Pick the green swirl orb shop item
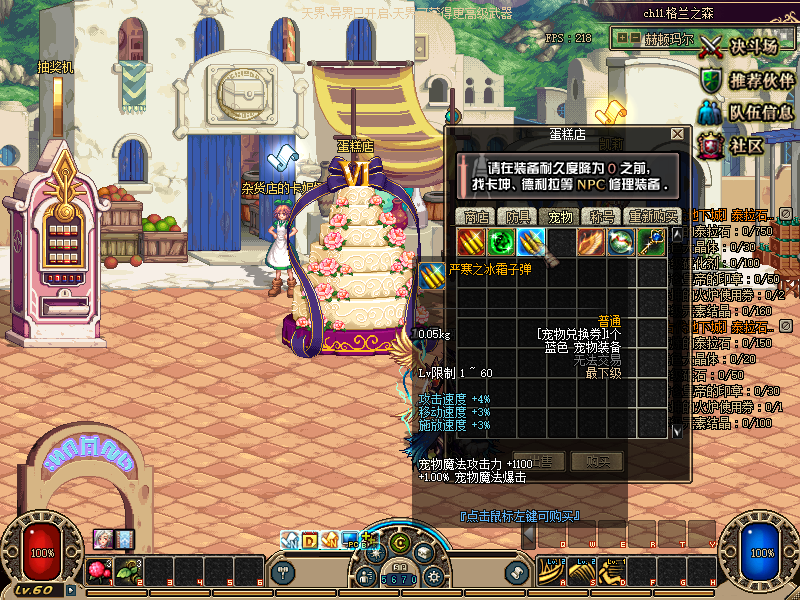Screen dimensions: 800x600 (x=501, y=241)
